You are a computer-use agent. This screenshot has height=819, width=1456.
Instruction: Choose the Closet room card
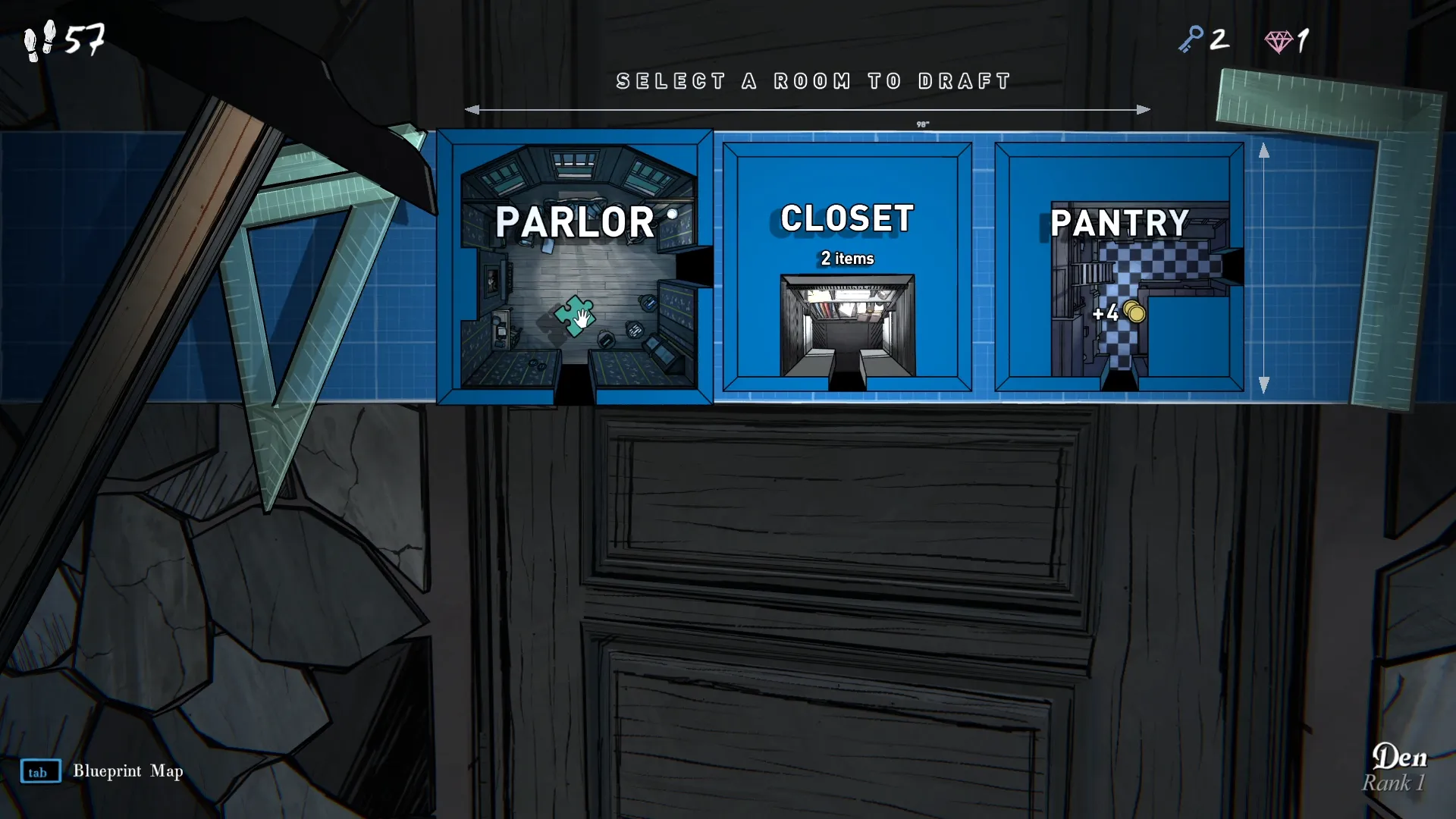tap(847, 267)
